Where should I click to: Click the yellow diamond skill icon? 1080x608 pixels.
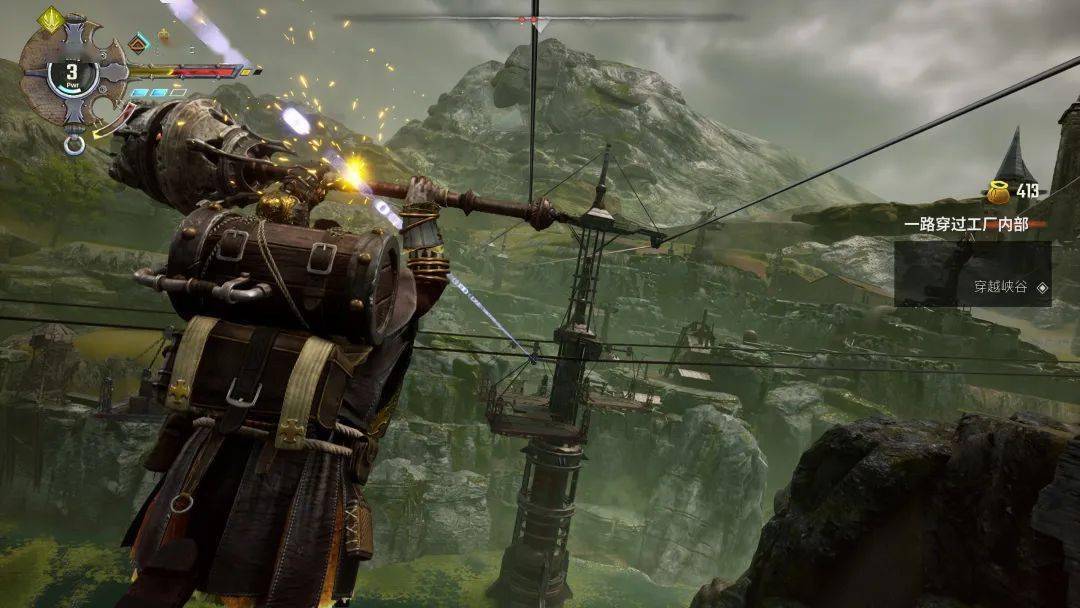click(50, 17)
